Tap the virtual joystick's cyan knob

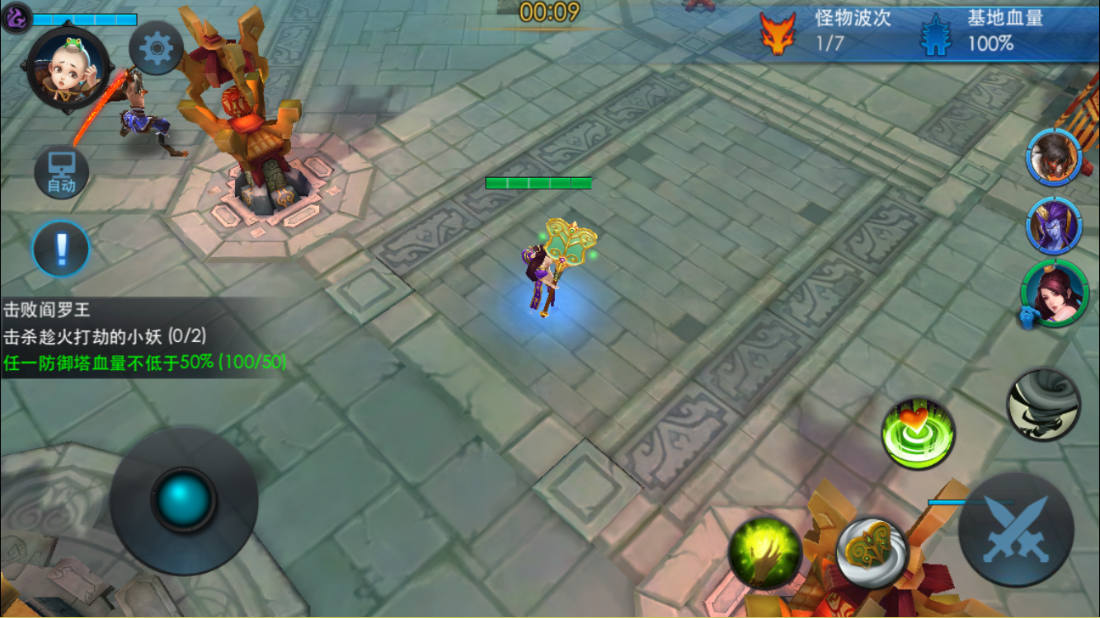(x=184, y=499)
